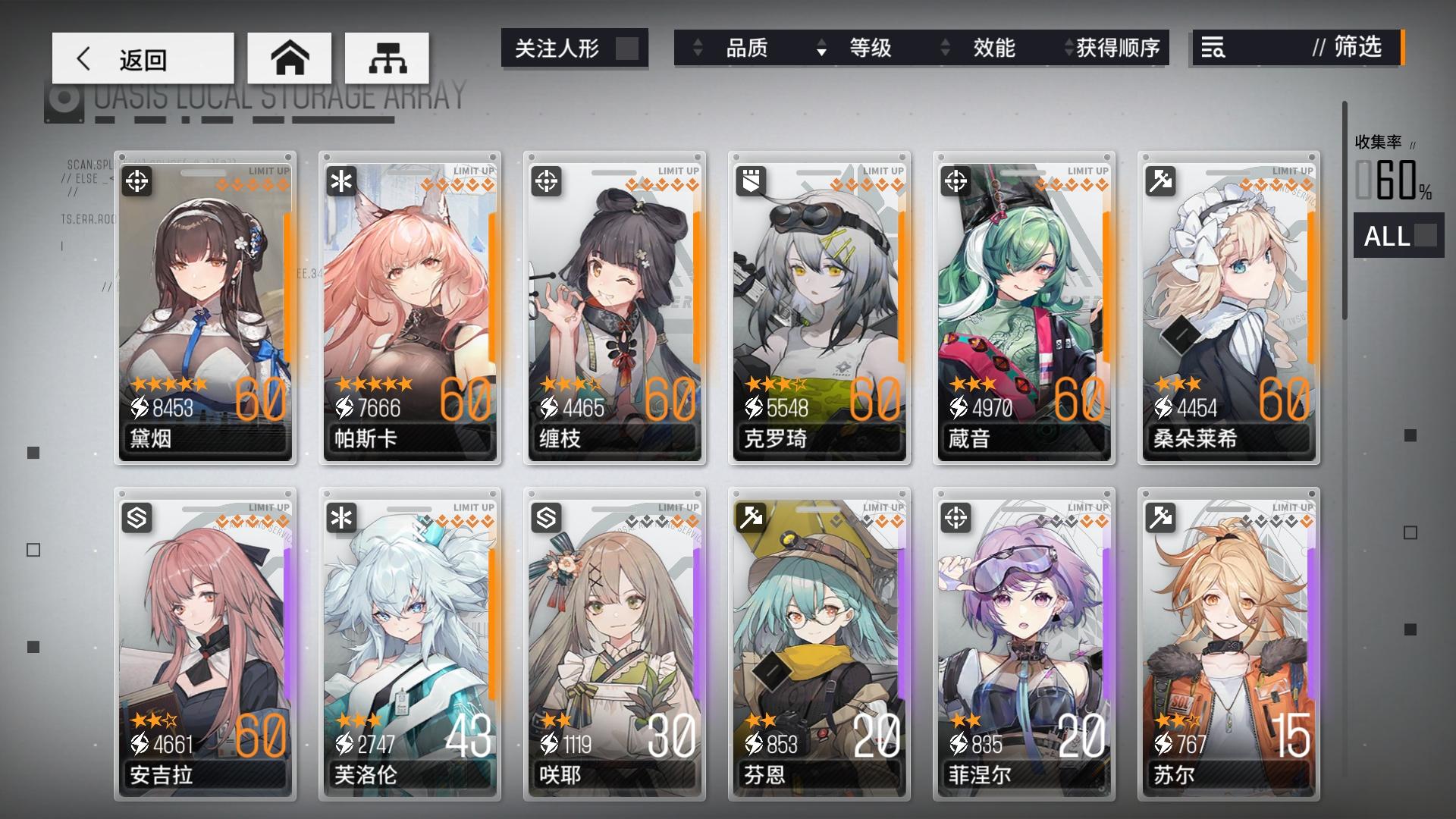Click the snowflake class icon on 帕斯卡's card
Image resolution: width=1456 pixels, height=819 pixels.
pyautogui.click(x=340, y=181)
